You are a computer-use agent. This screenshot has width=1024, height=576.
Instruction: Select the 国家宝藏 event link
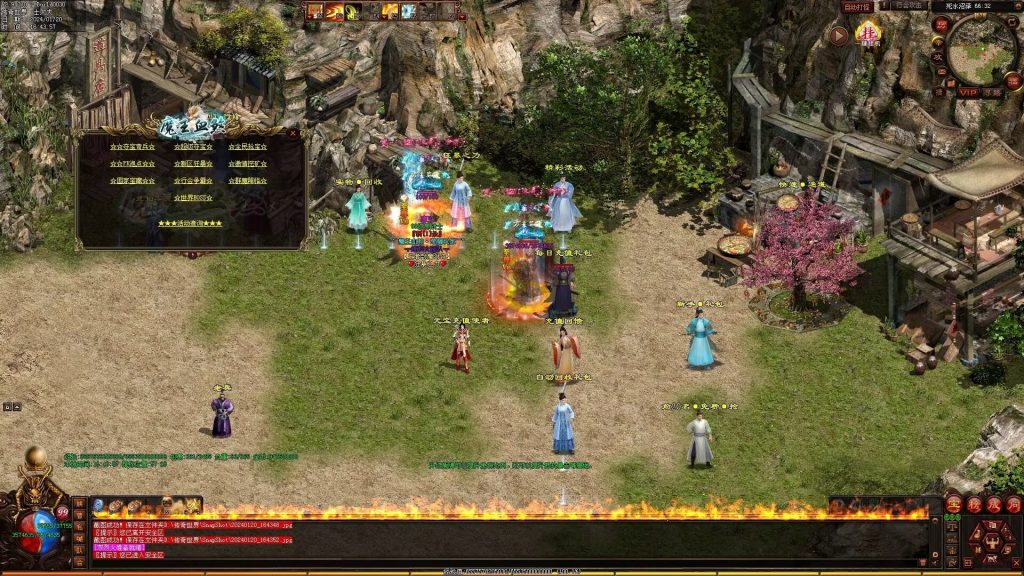pyautogui.click(x=133, y=181)
